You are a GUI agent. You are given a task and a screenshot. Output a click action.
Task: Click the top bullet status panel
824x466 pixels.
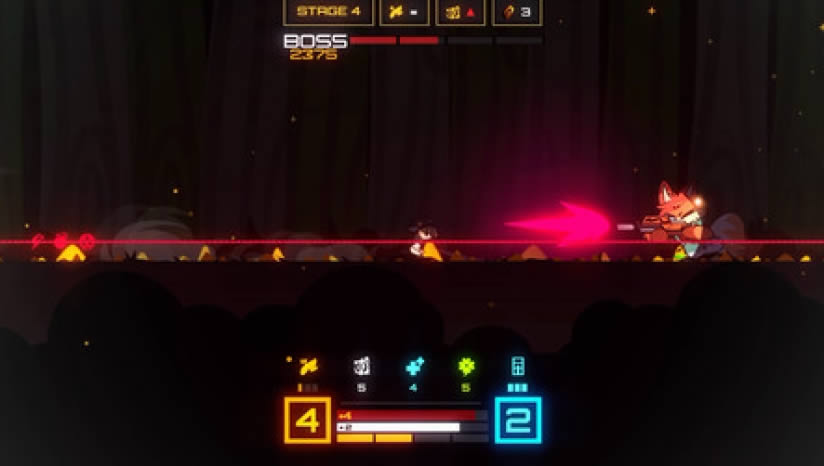coord(405,12)
